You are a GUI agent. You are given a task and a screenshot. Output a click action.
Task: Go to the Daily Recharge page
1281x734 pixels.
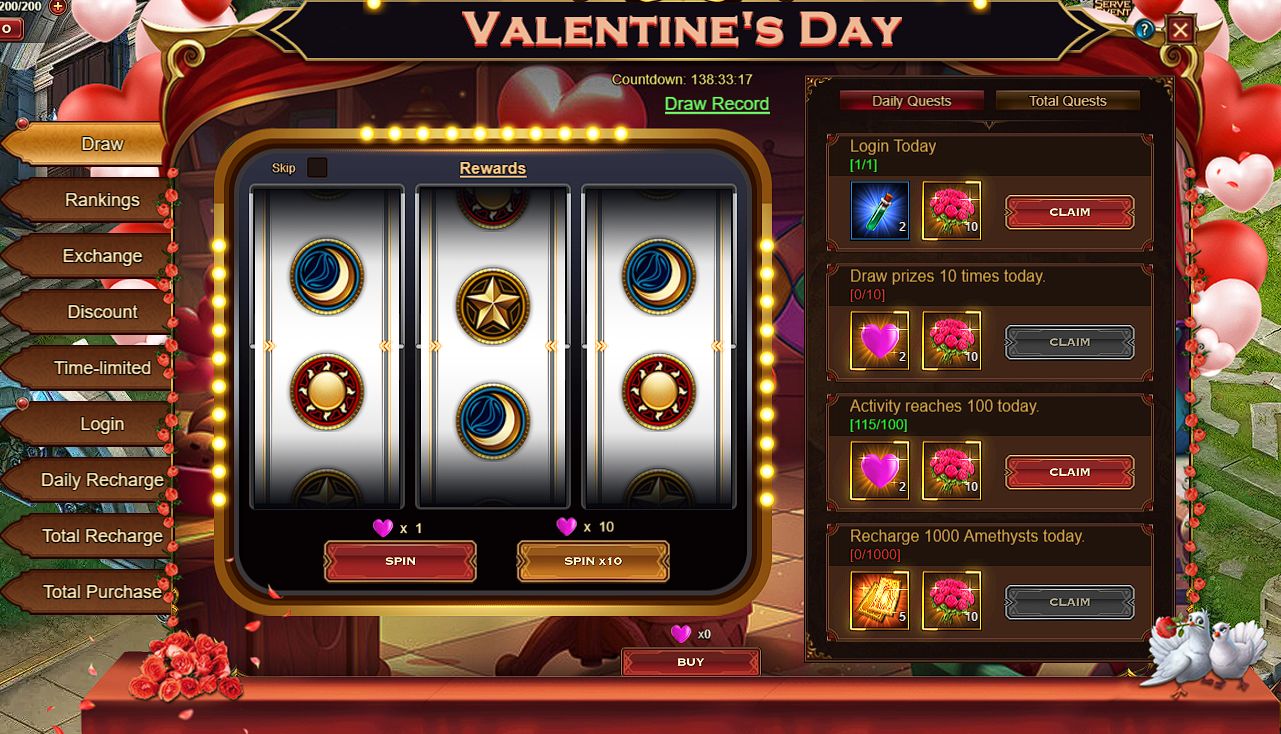tap(102, 480)
